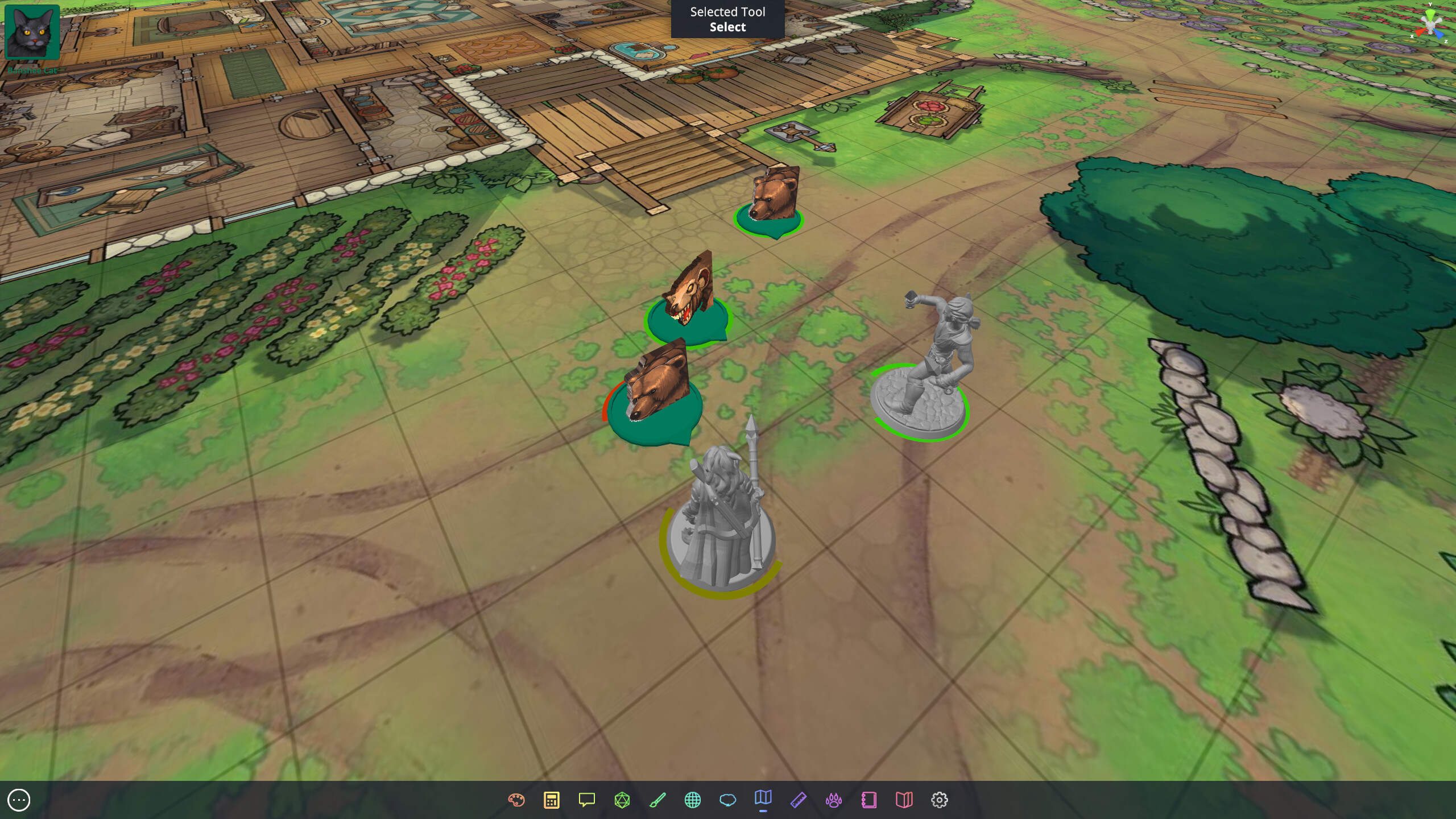Open the atmosphere globe tool
Image resolution: width=1456 pixels, height=819 pixels.
click(692, 799)
